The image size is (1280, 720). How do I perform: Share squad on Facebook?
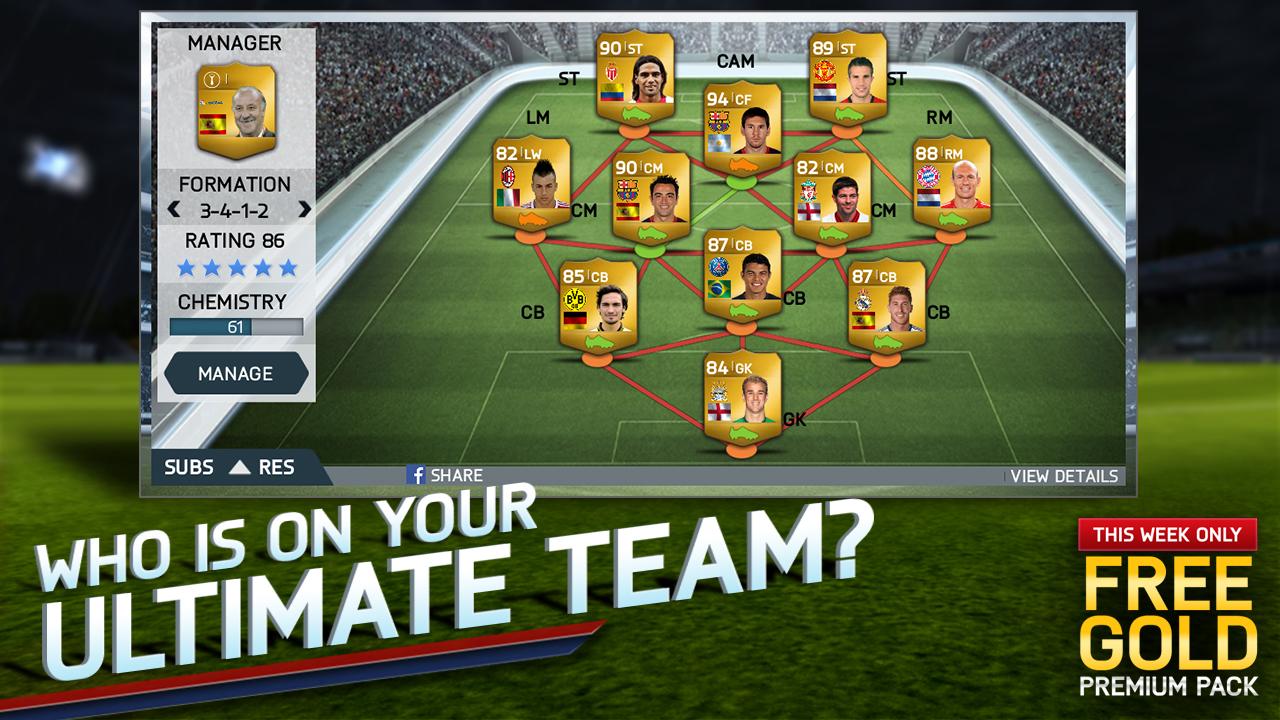pos(444,475)
